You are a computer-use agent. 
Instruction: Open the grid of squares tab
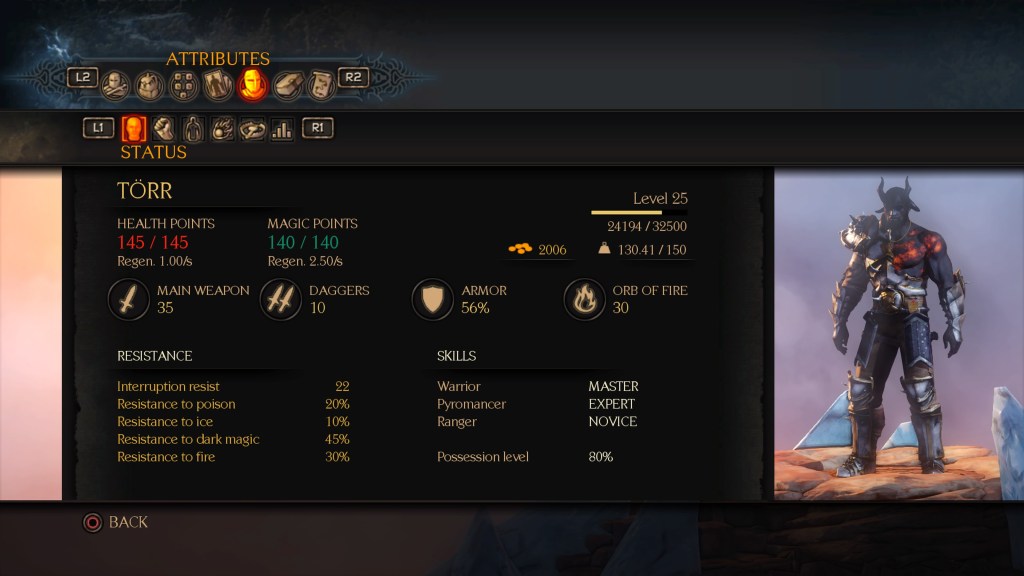pyautogui.click(x=183, y=86)
